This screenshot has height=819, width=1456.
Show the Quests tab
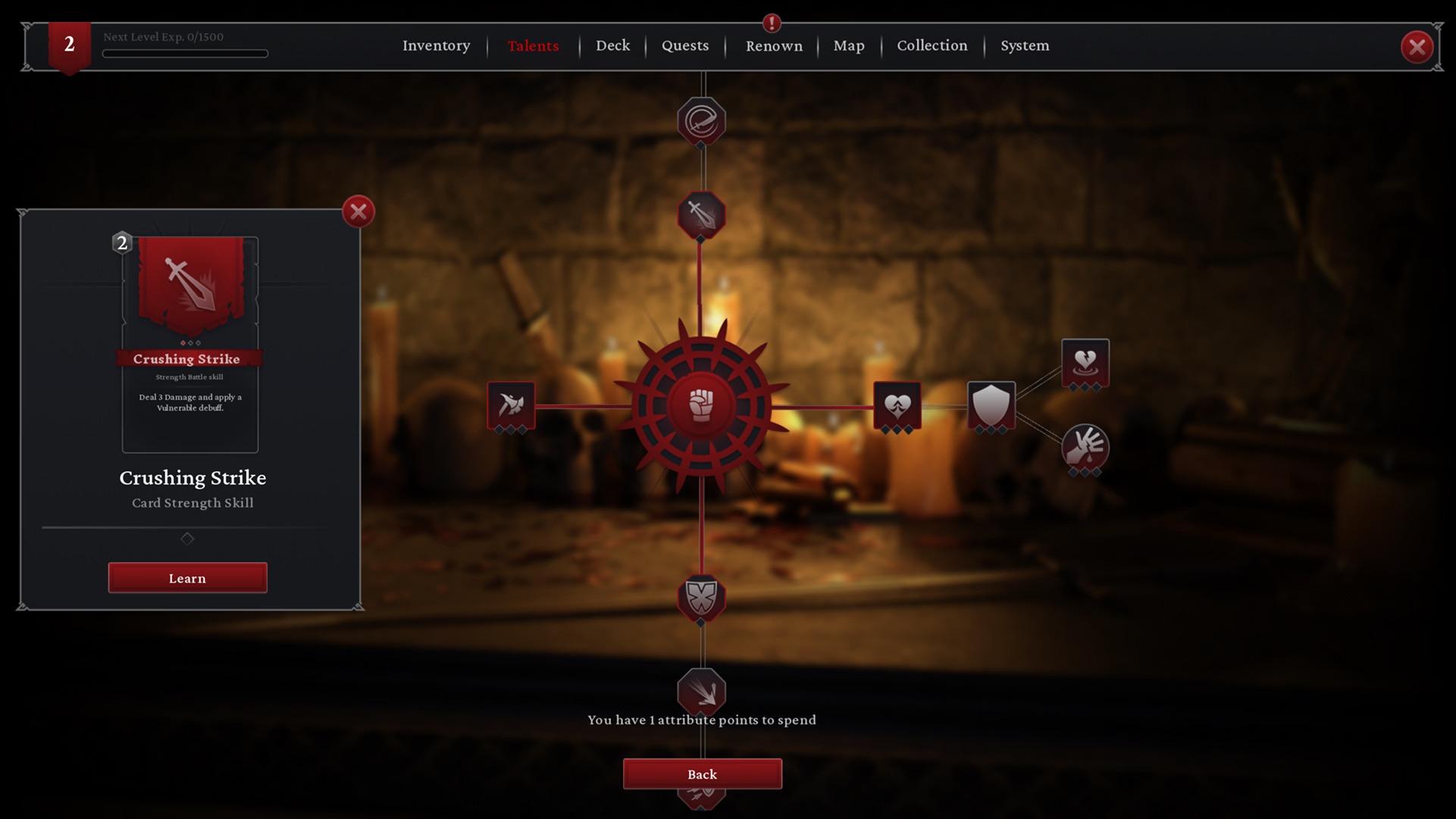[x=685, y=45]
